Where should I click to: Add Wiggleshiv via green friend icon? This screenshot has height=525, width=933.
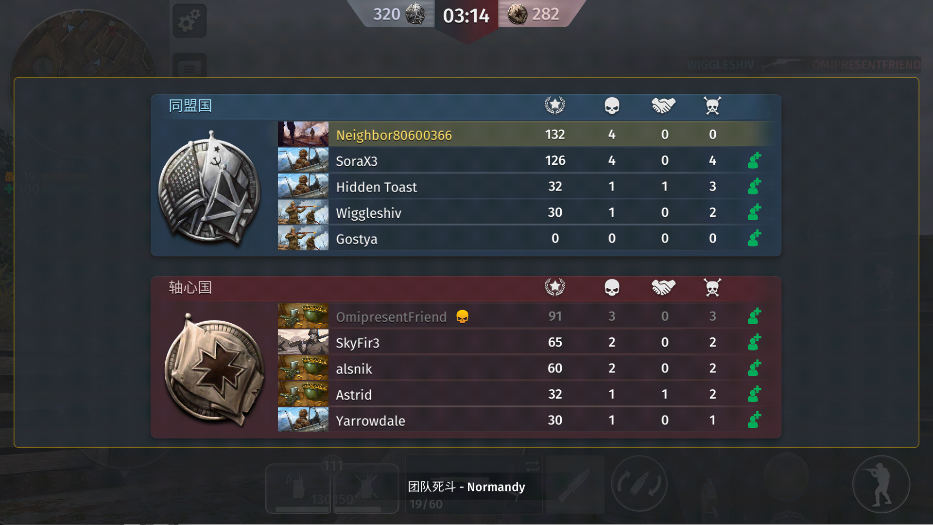point(755,213)
